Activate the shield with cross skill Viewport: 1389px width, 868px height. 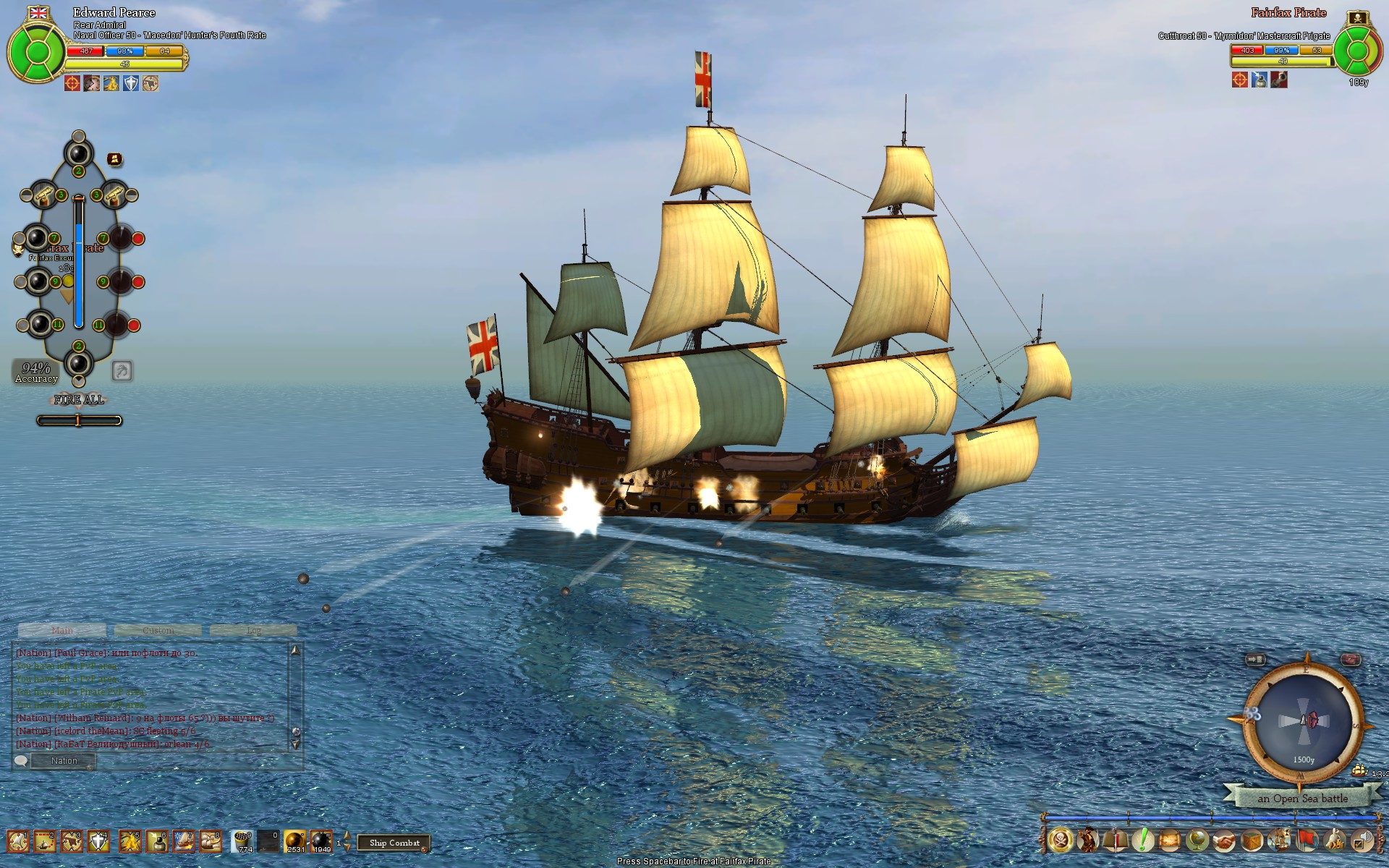[98, 841]
